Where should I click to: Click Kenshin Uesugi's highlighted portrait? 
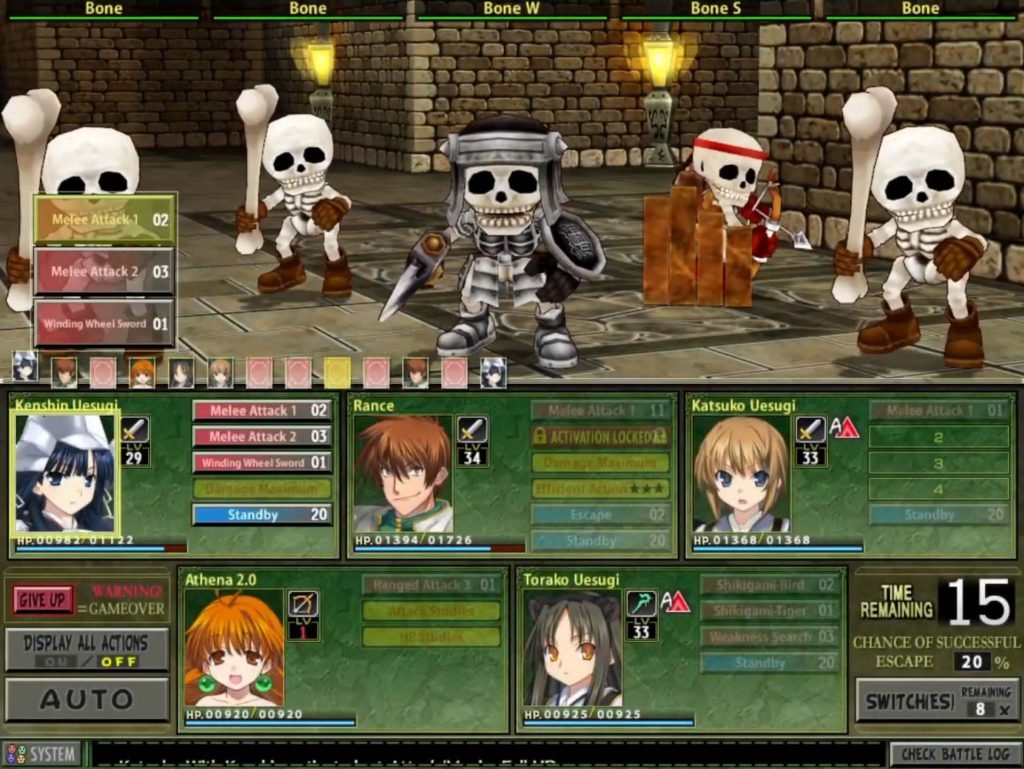[x=66, y=473]
